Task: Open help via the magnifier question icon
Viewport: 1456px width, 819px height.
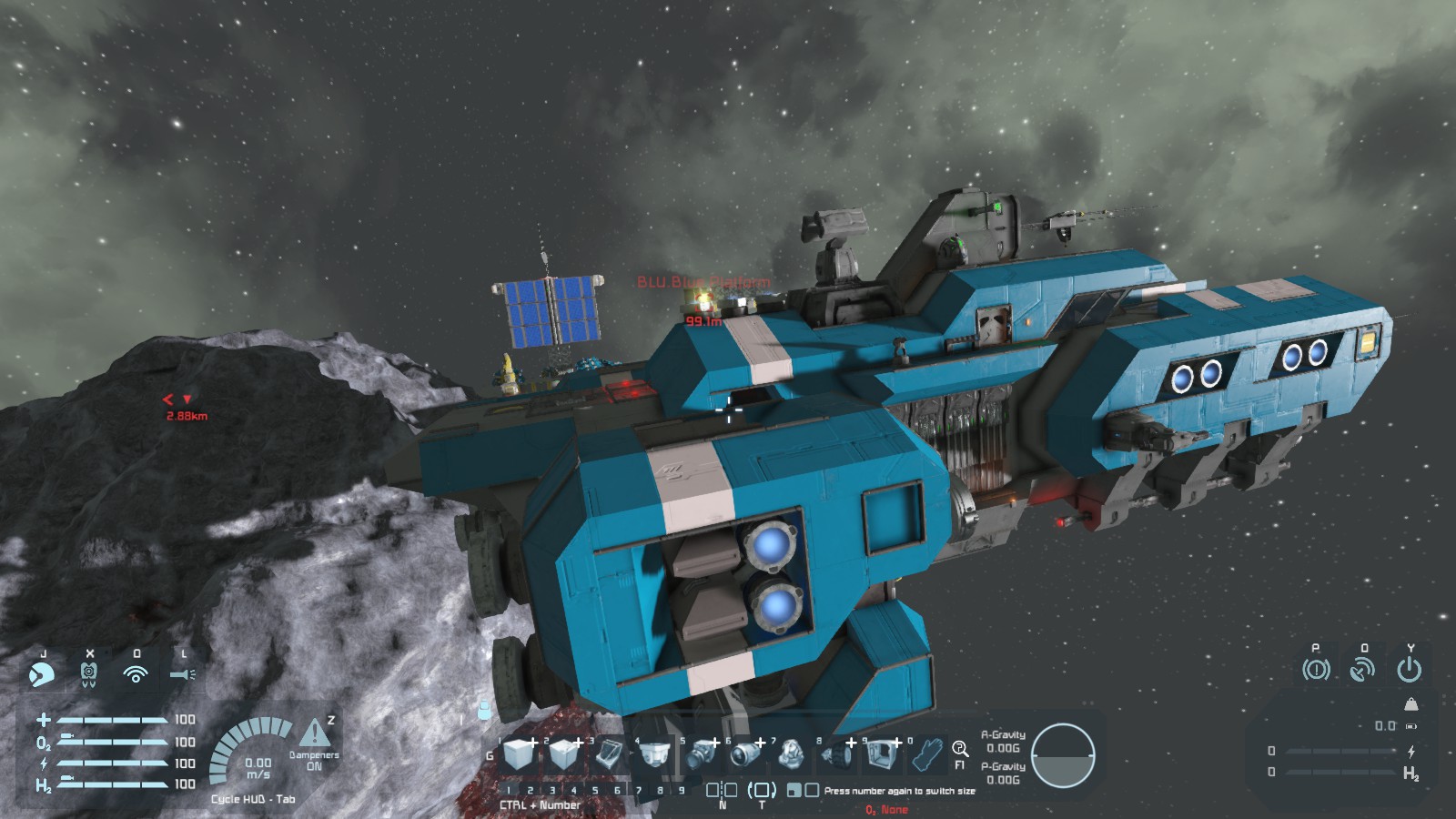Action: tap(959, 749)
